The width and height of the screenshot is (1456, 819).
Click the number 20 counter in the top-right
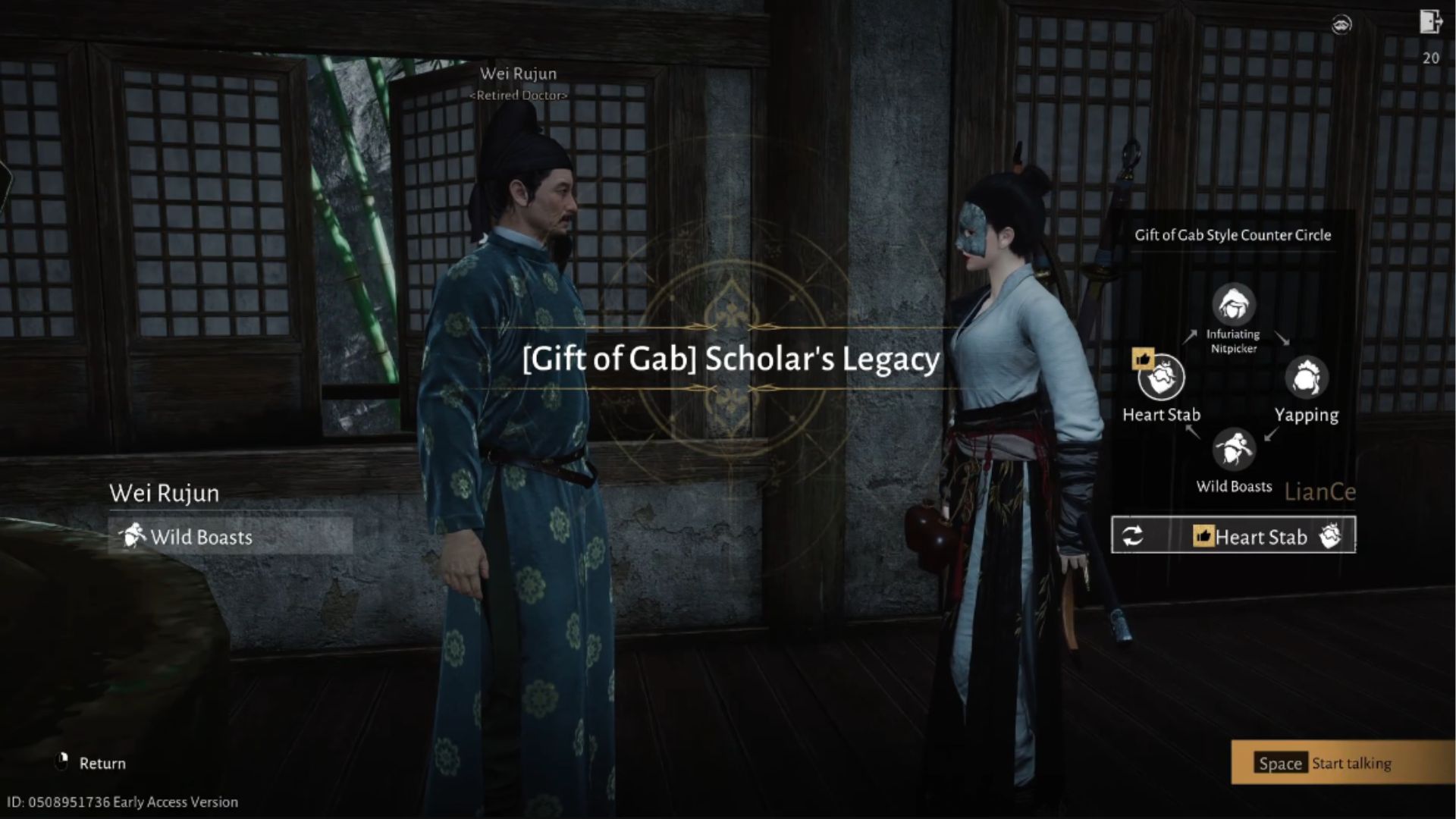click(1429, 58)
